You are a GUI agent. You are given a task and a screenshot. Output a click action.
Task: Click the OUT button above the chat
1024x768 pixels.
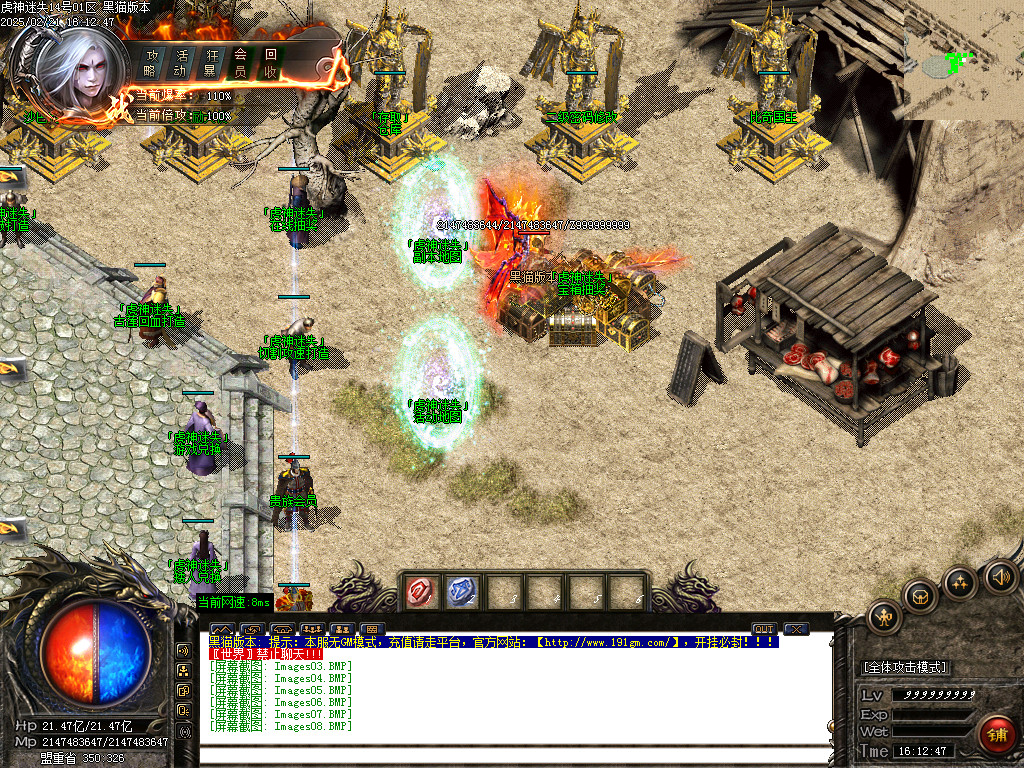pyautogui.click(x=764, y=629)
